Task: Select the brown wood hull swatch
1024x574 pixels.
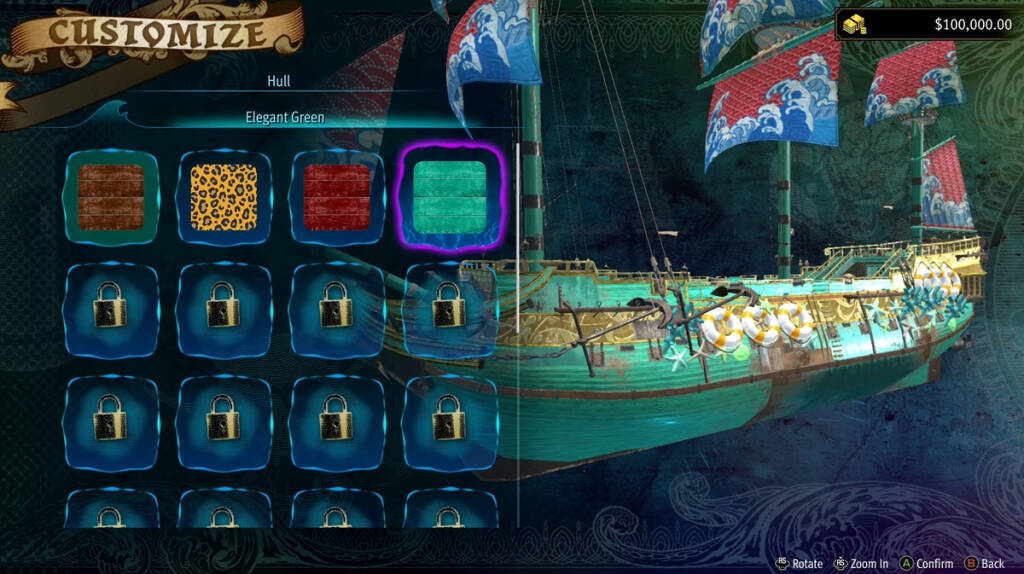Action: (111, 197)
